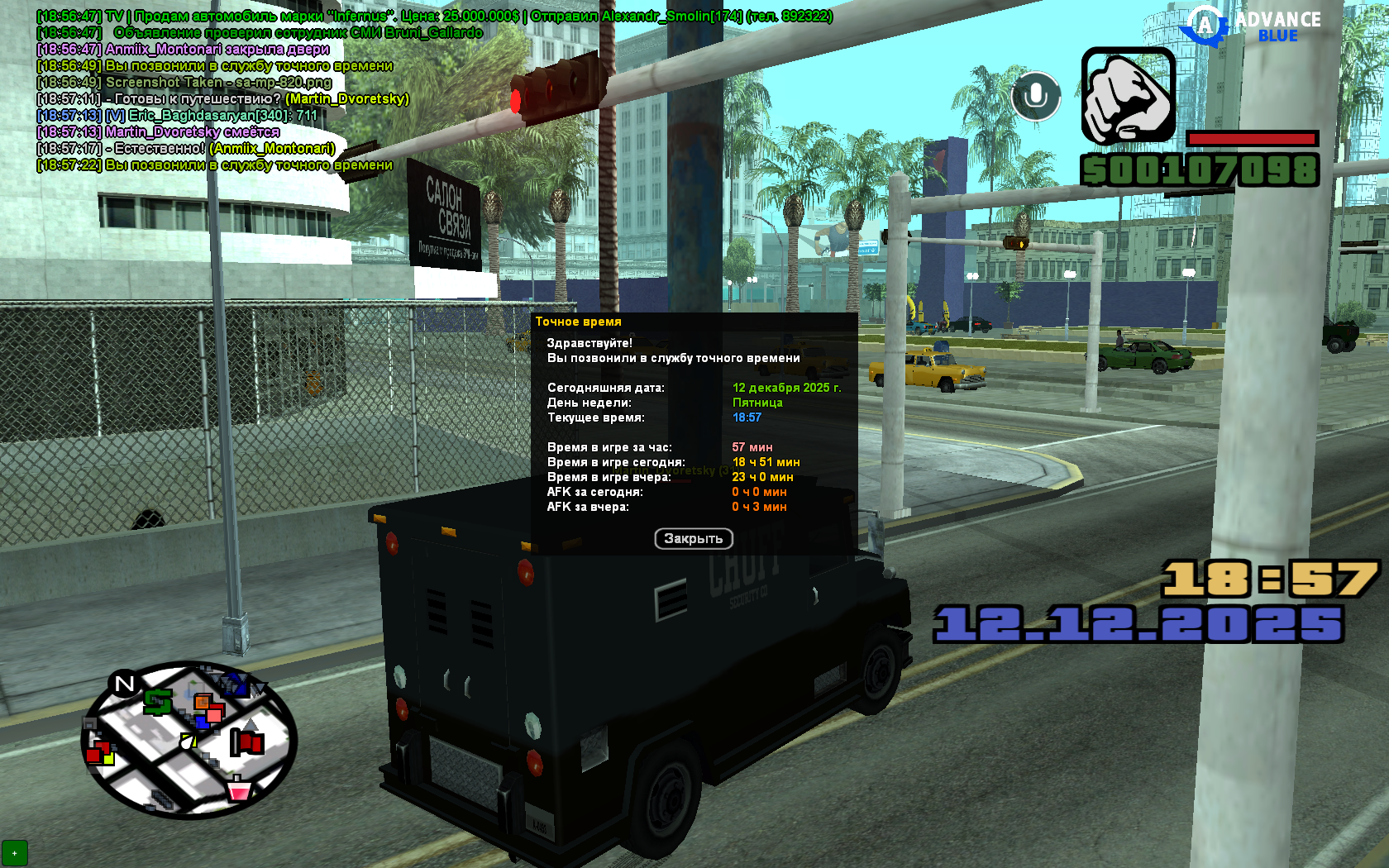The width and height of the screenshot is (1389, 868).
Task: Click the fist weapon icon
Action: 1128,96
